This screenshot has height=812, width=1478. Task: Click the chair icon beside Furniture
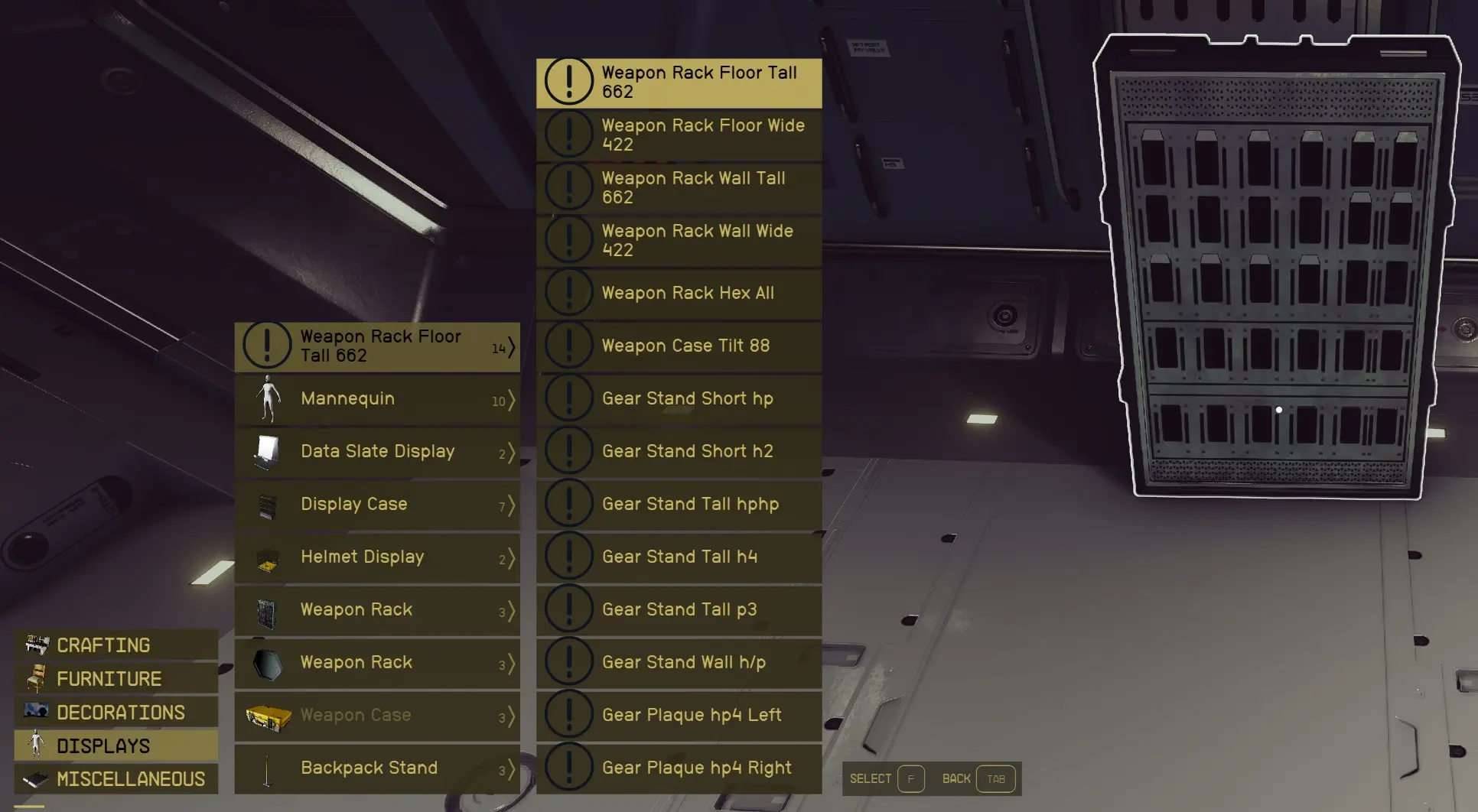click(35, 678)
